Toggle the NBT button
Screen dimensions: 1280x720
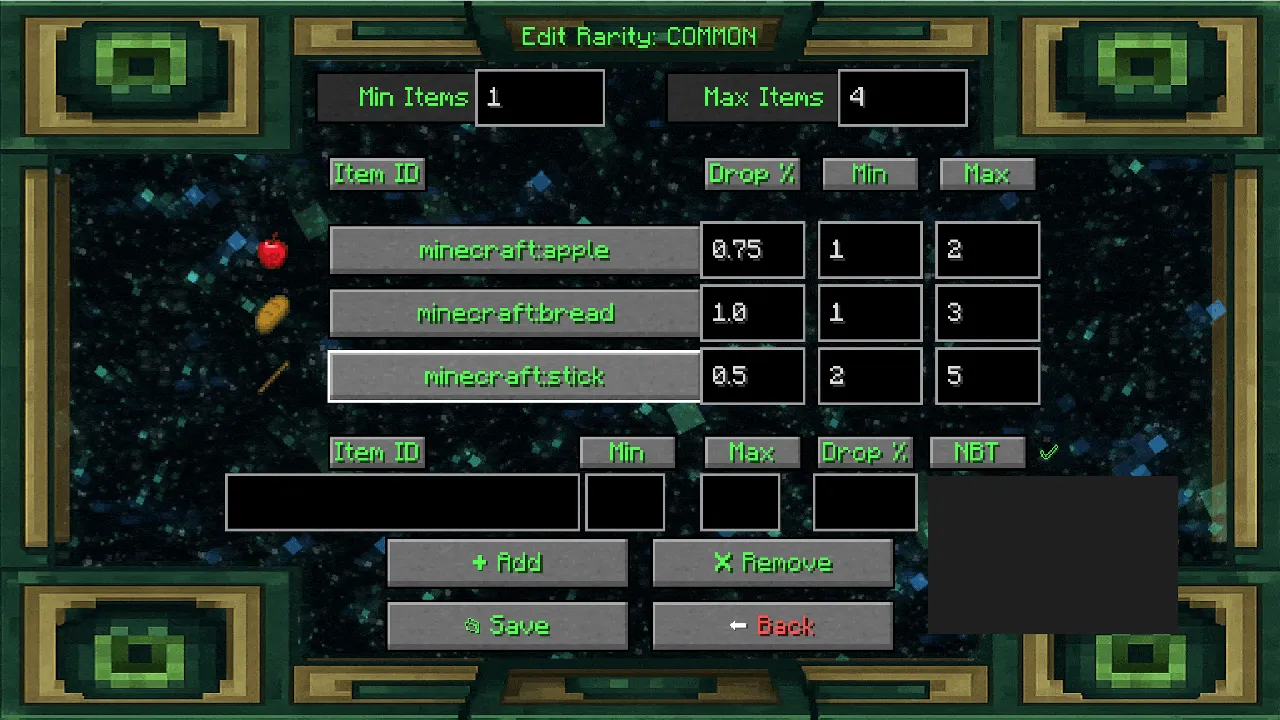point(977,452)
